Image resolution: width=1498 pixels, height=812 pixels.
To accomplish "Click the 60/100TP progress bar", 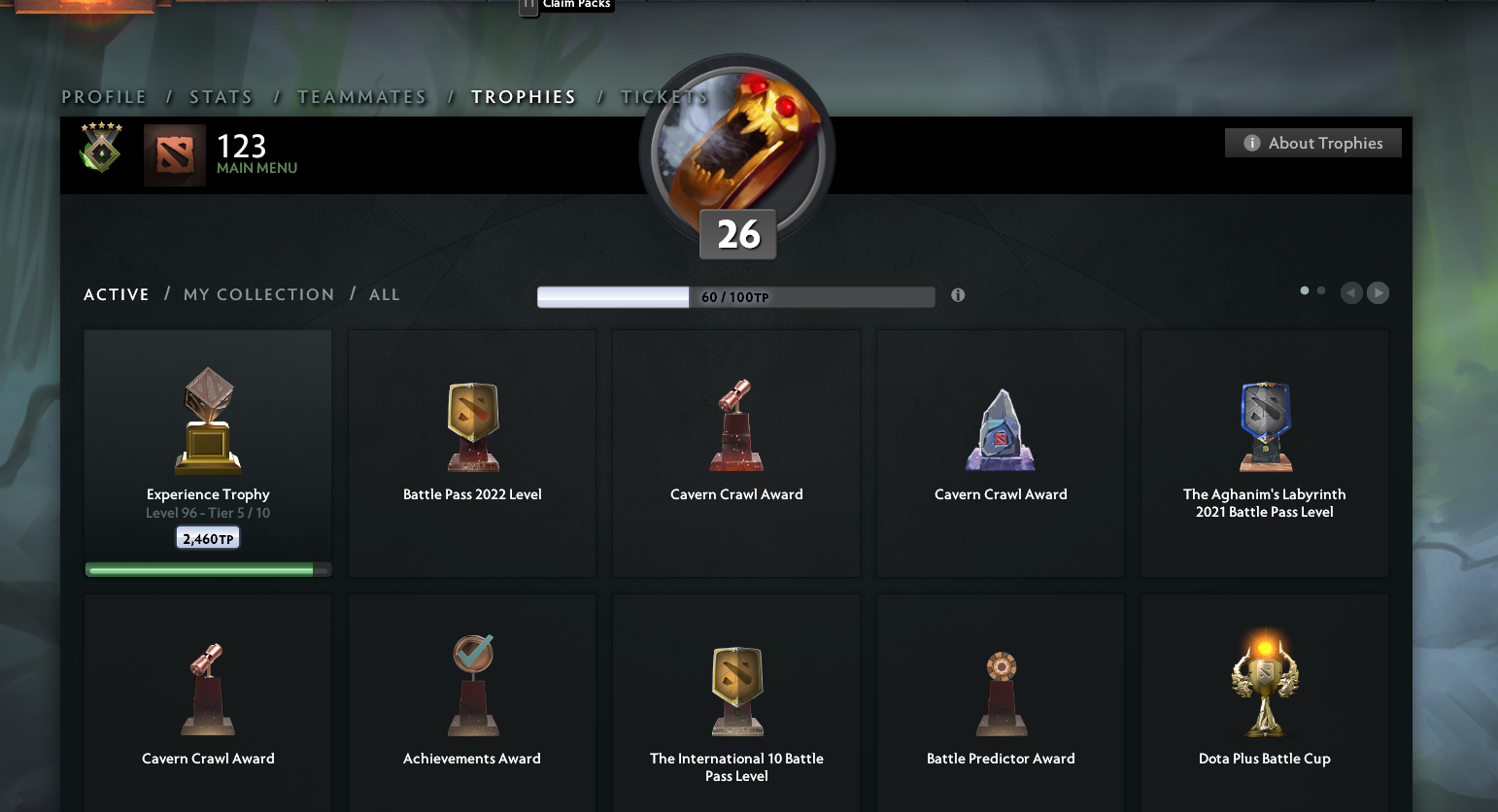I will [x=735, y=296].
